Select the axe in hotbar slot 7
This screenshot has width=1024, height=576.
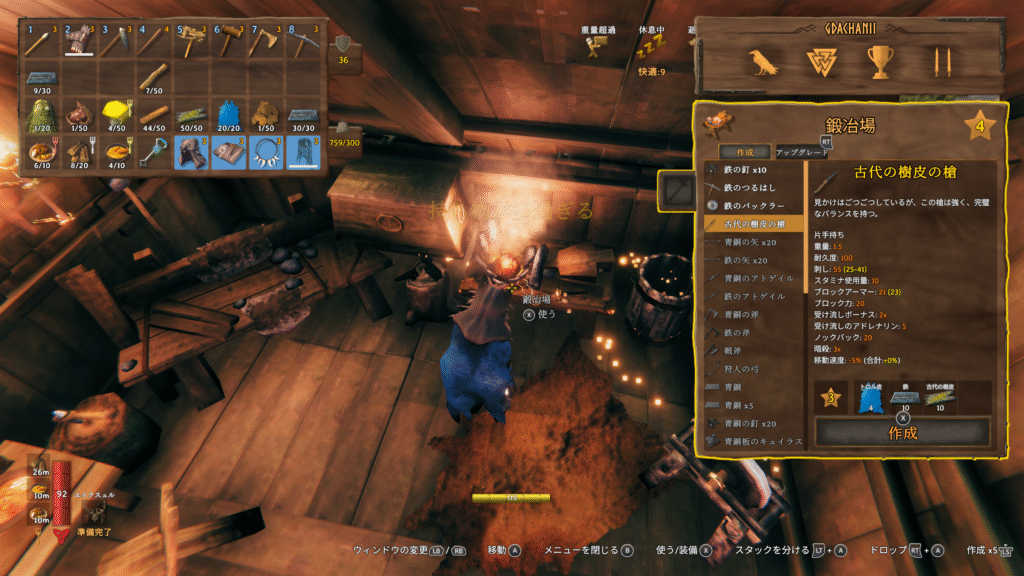266,42
